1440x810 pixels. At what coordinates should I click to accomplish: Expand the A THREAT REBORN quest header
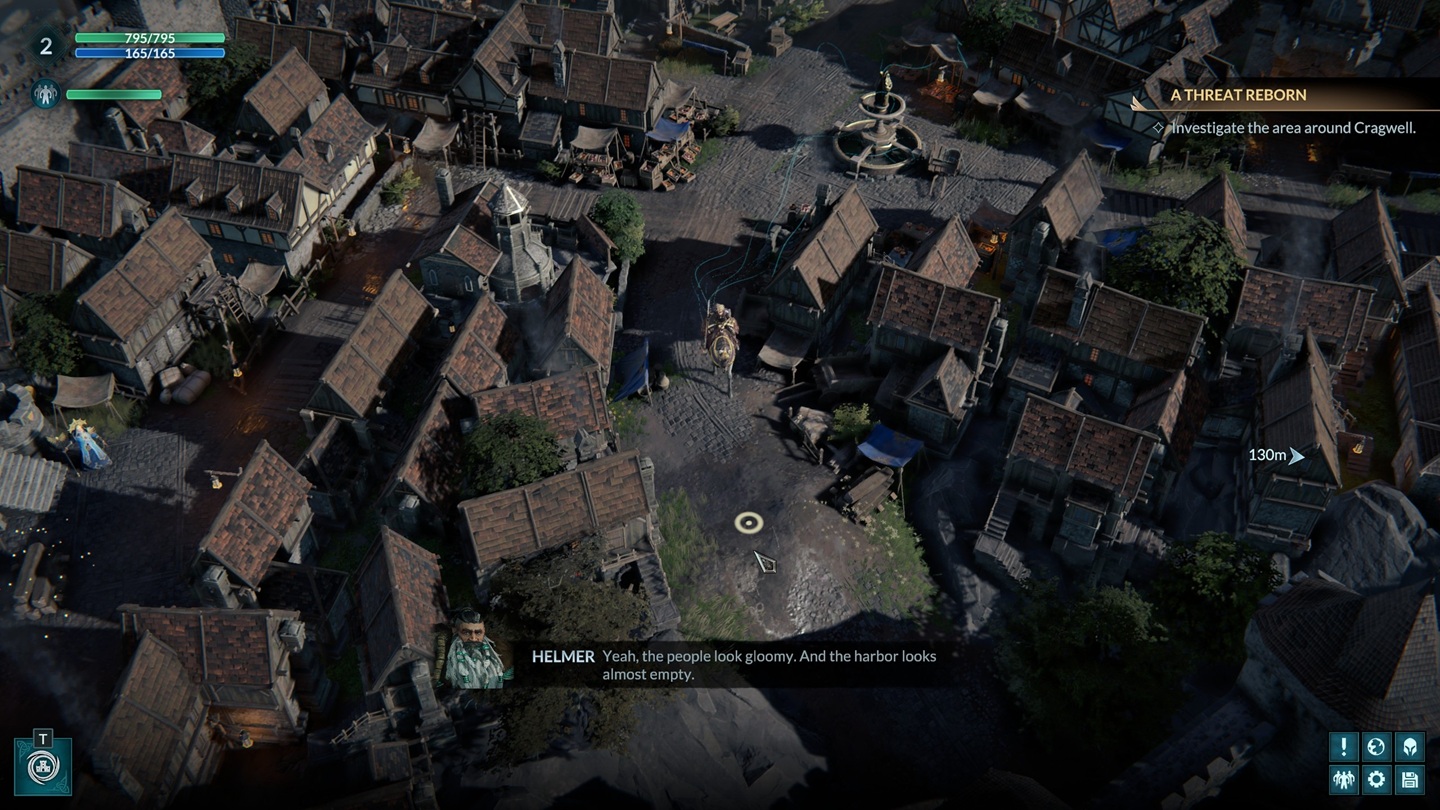1240,95
